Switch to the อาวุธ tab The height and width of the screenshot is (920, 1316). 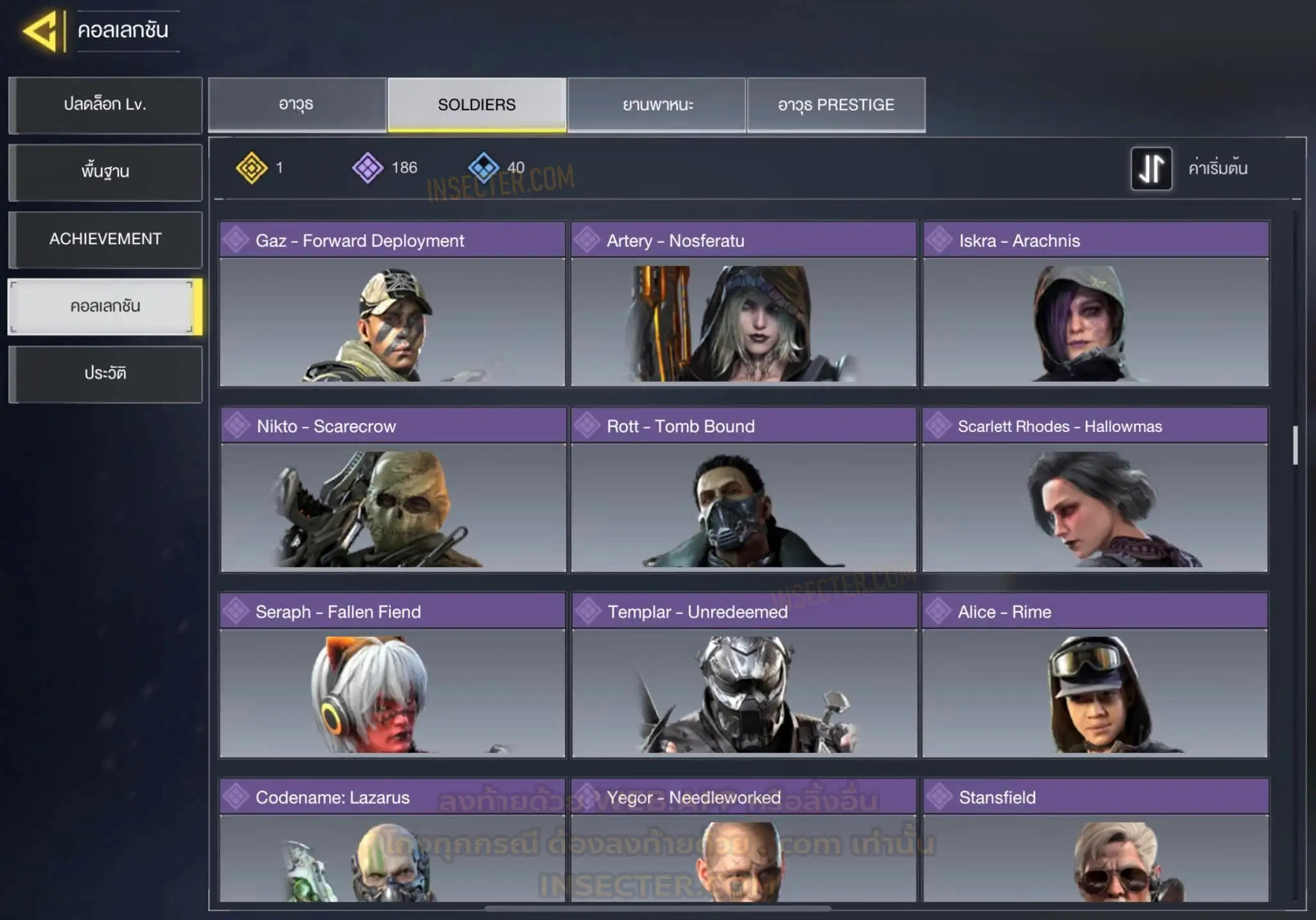click(297, 105)
